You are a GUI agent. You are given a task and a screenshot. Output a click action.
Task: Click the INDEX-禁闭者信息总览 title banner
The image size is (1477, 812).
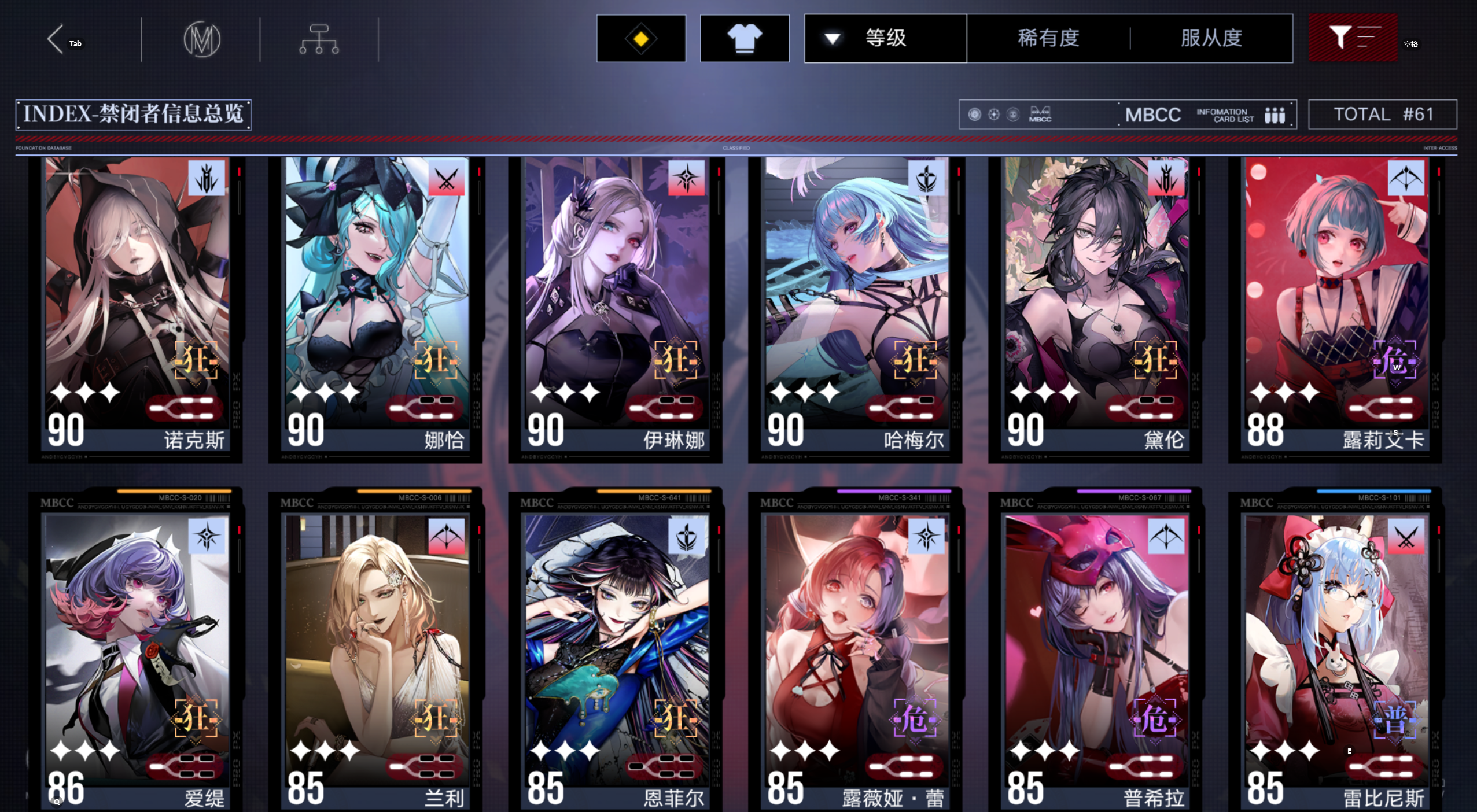tap(134, 114)
